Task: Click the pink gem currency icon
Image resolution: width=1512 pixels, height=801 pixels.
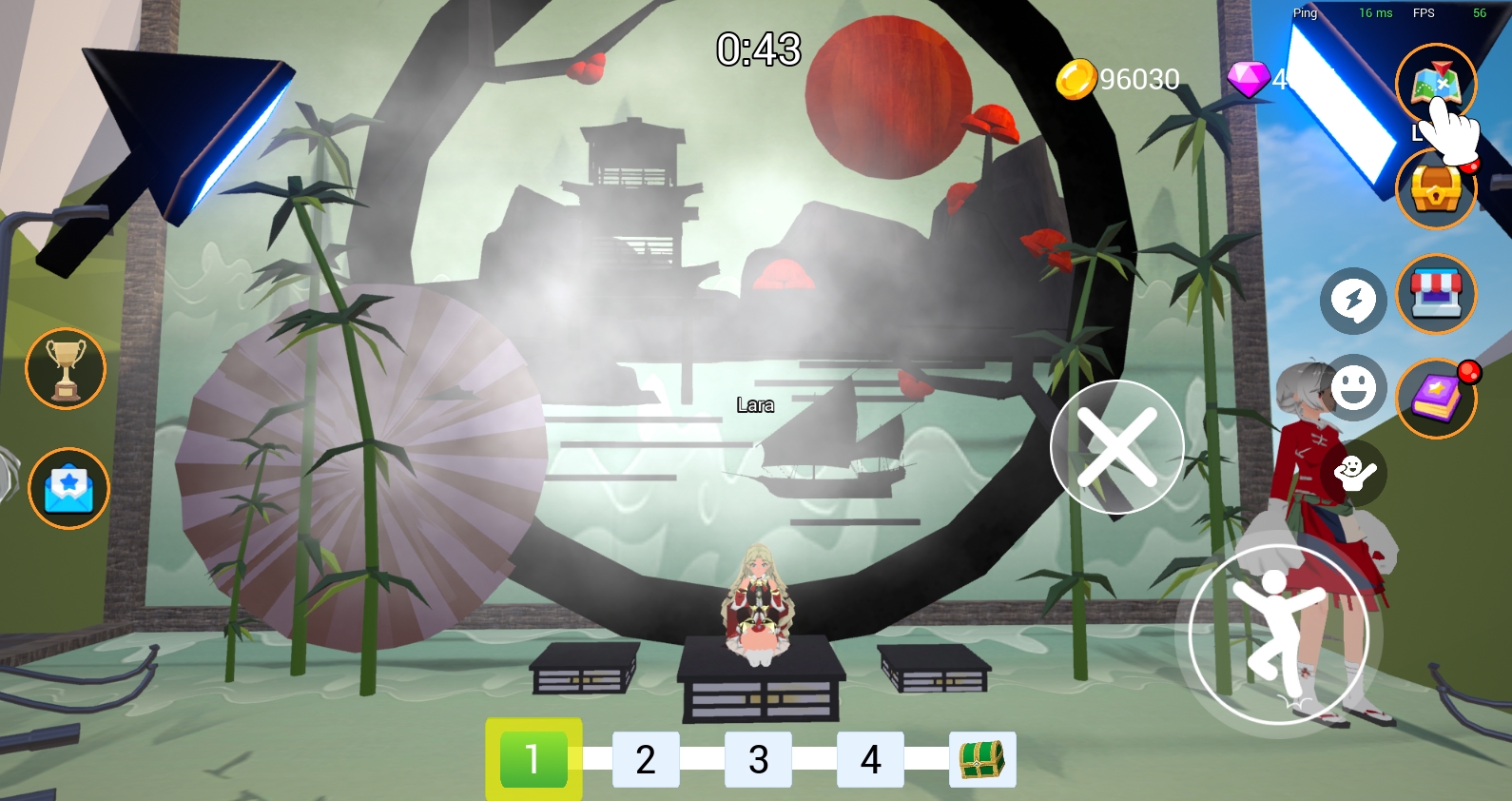Action: coord(1249,79)
